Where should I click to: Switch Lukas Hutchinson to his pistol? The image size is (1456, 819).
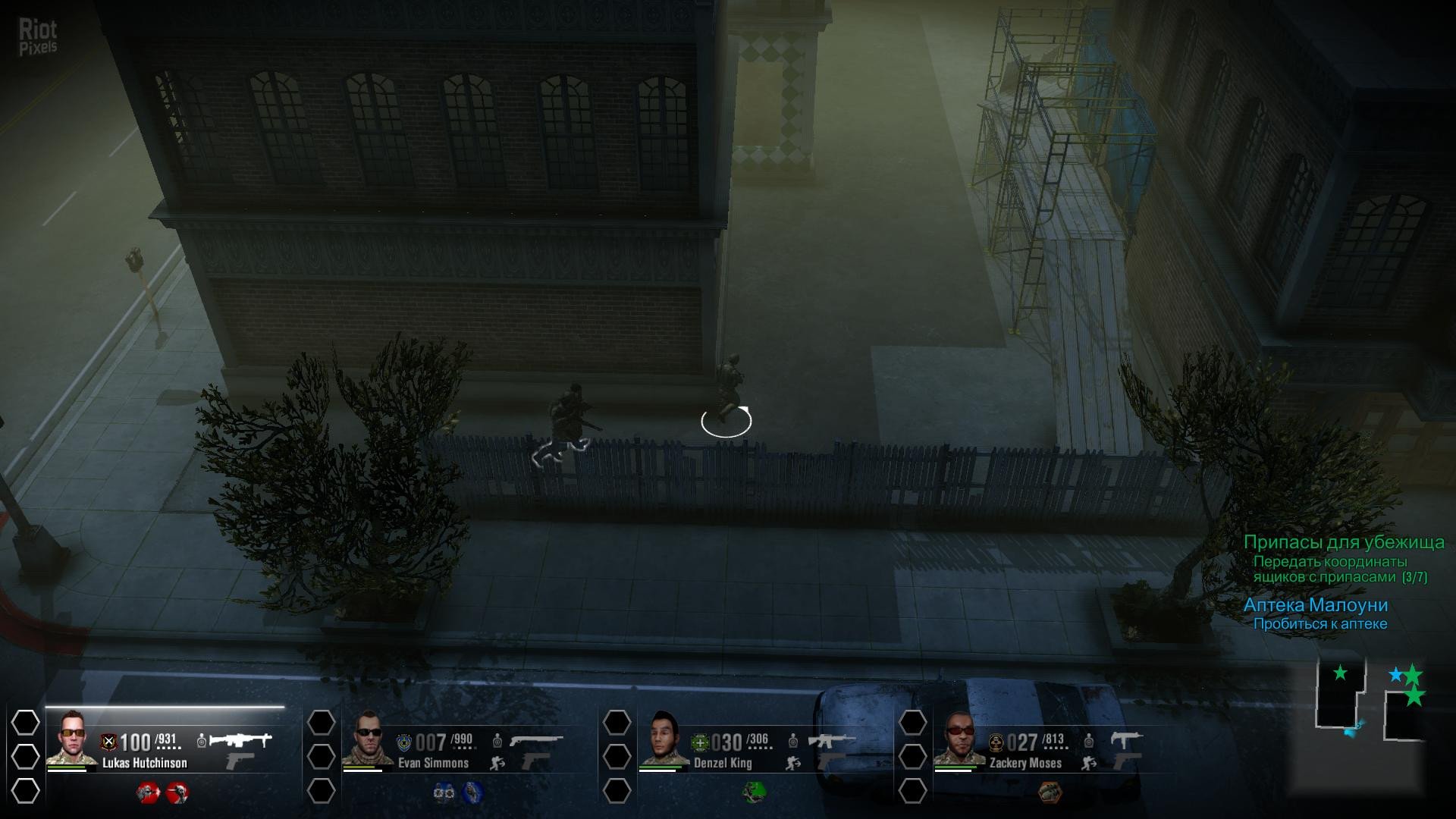pos(240,761)
